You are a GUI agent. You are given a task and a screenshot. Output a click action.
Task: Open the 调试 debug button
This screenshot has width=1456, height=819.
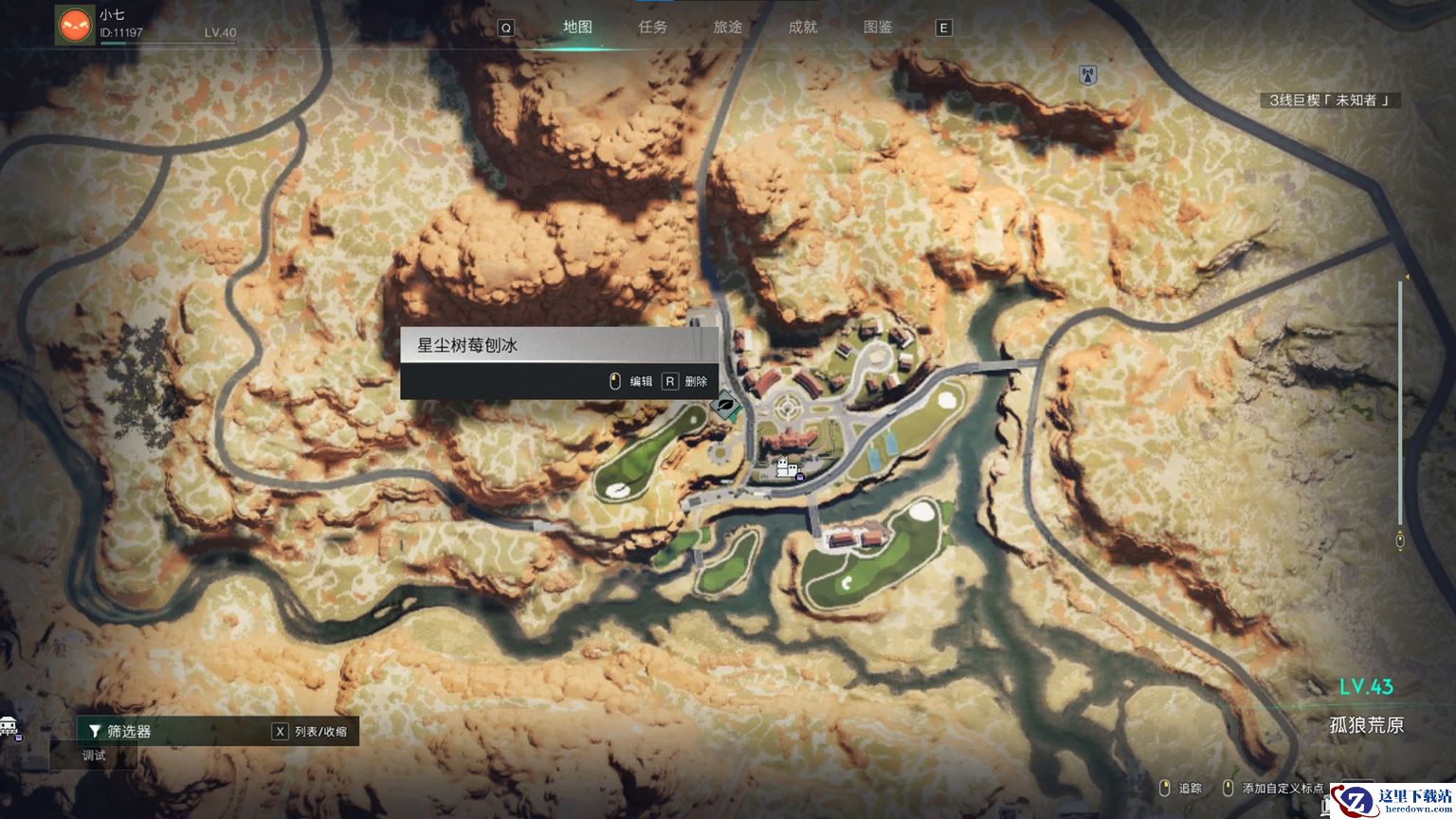point(94,755)
